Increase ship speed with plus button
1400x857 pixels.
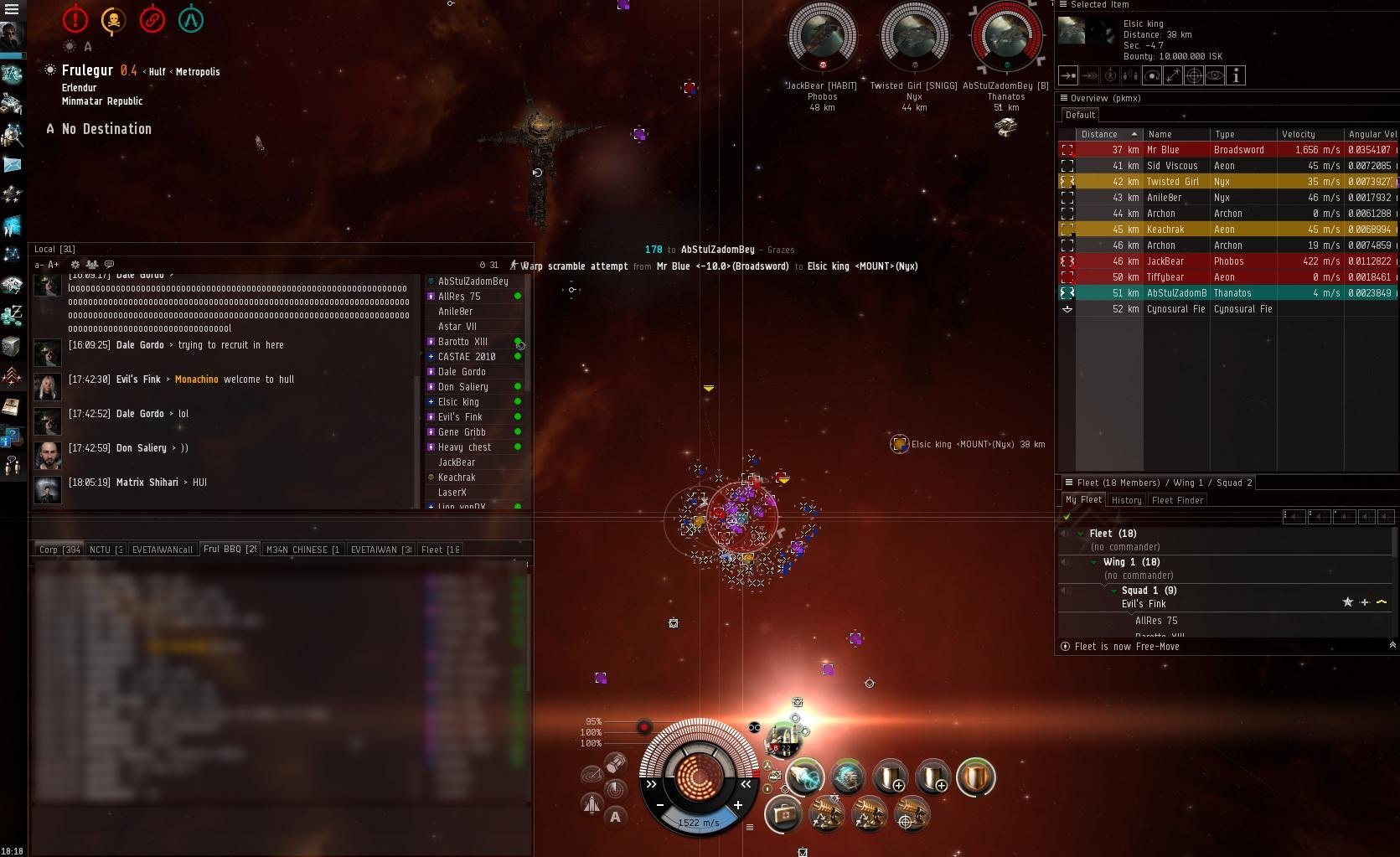click(x=738, y=805)
